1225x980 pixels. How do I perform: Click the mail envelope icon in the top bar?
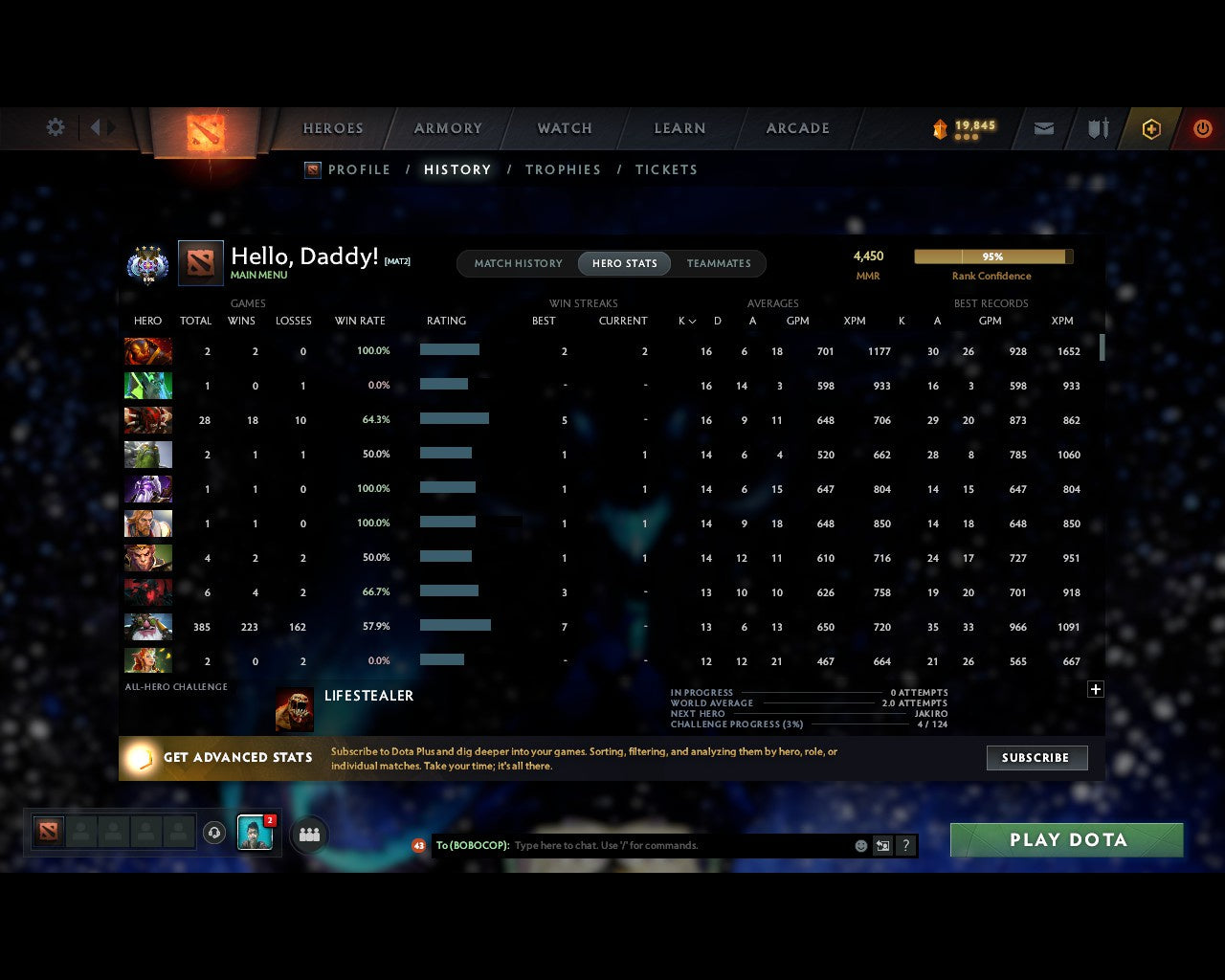click(1043, 127)
